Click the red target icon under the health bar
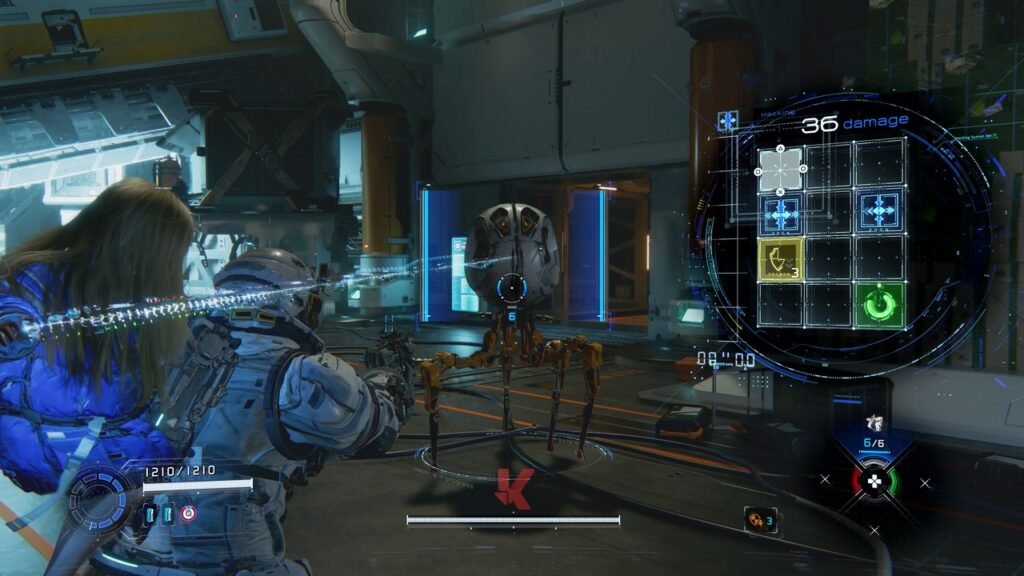This screenshot has height=576, width=1024. click(x=188, y=514)
